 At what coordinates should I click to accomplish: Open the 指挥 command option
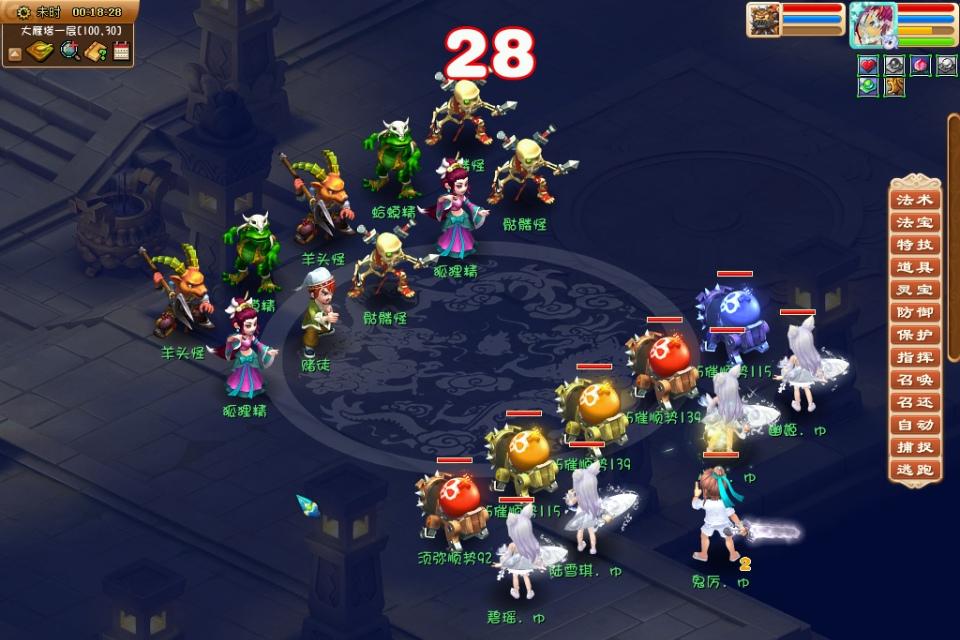(915, 358)
